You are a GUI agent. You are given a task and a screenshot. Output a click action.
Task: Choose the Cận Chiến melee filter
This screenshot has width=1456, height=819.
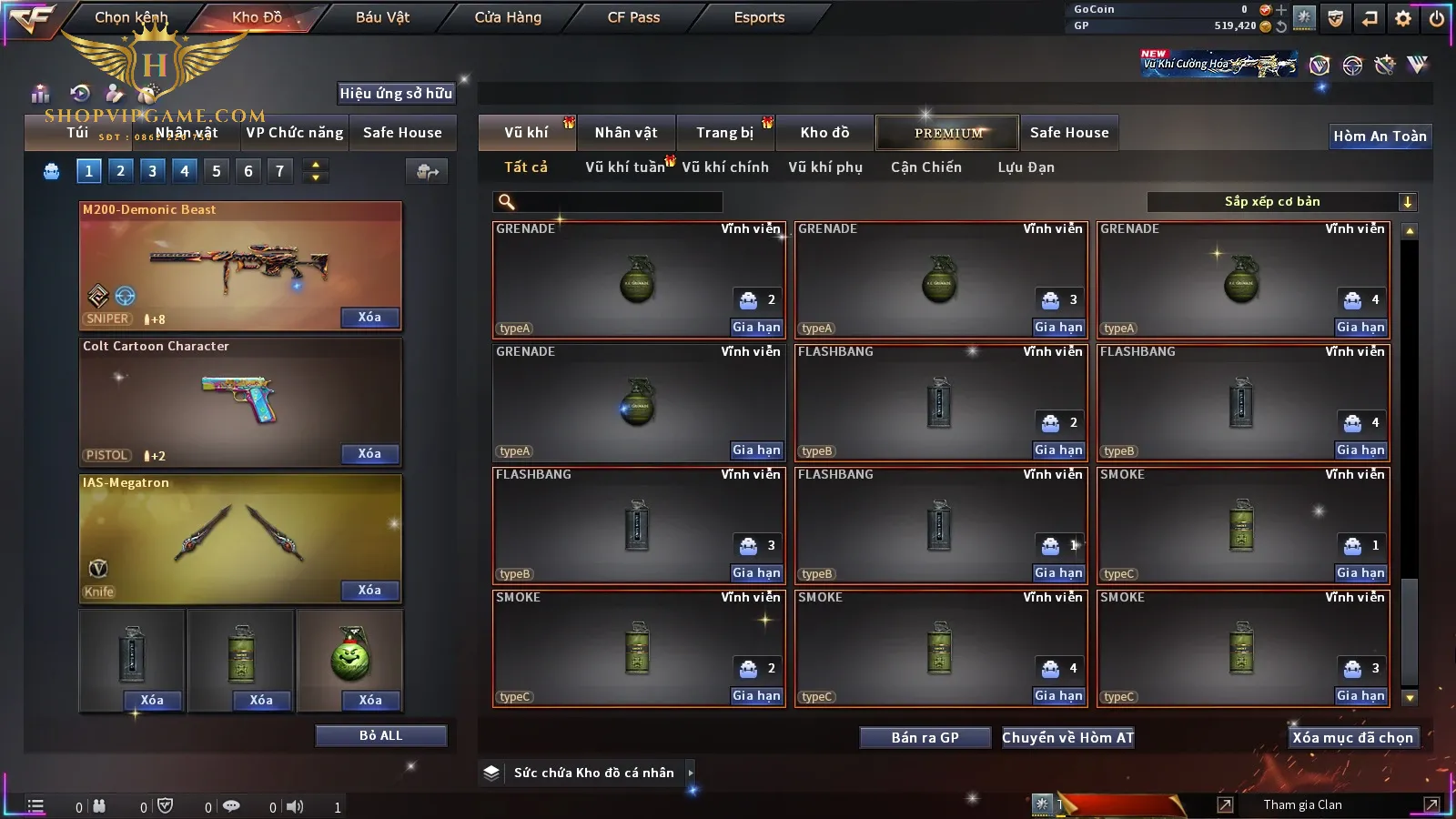[x=925, y=167]
